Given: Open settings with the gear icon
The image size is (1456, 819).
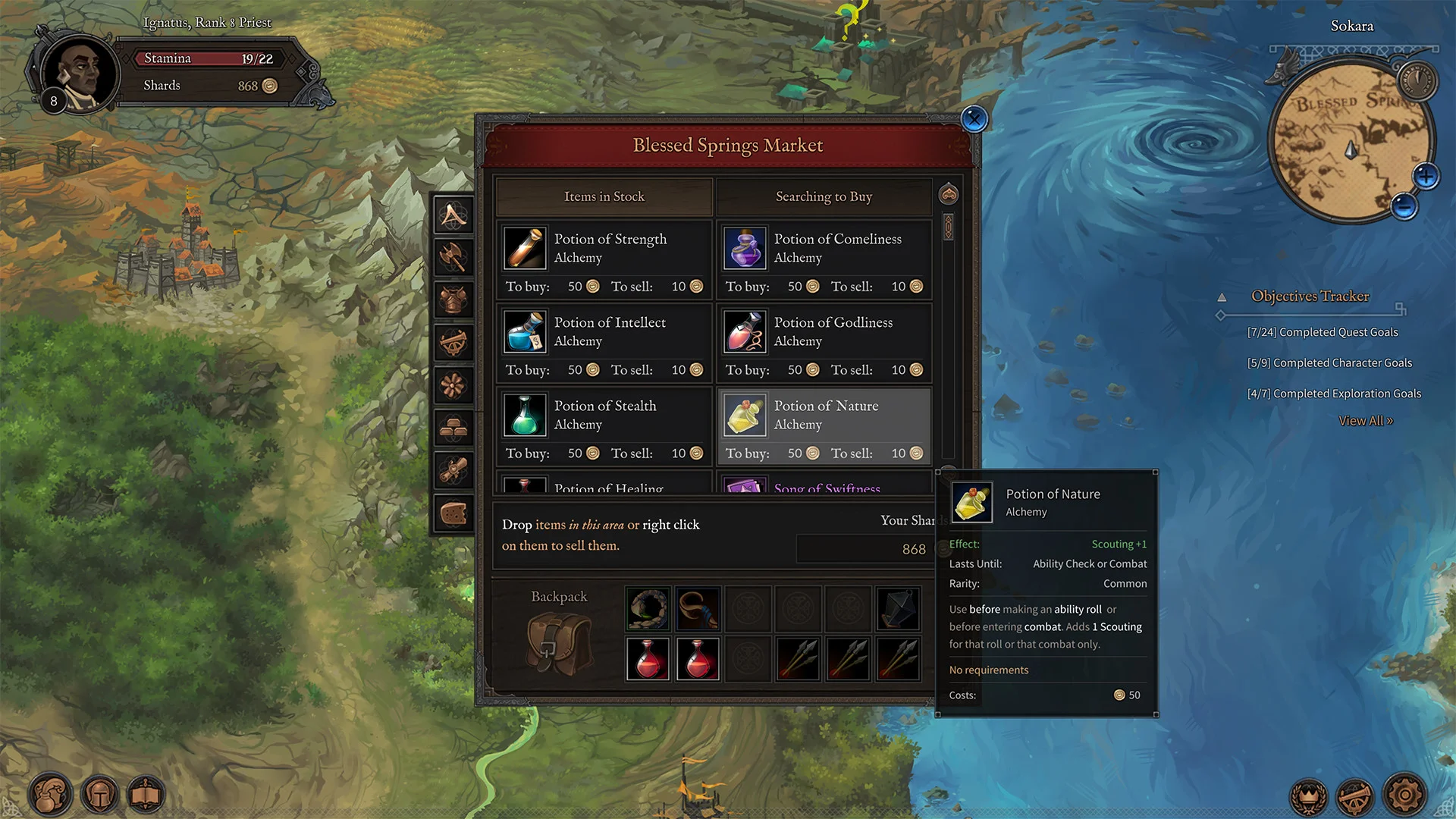Looking at the screenshot, I should point(1404,795).
